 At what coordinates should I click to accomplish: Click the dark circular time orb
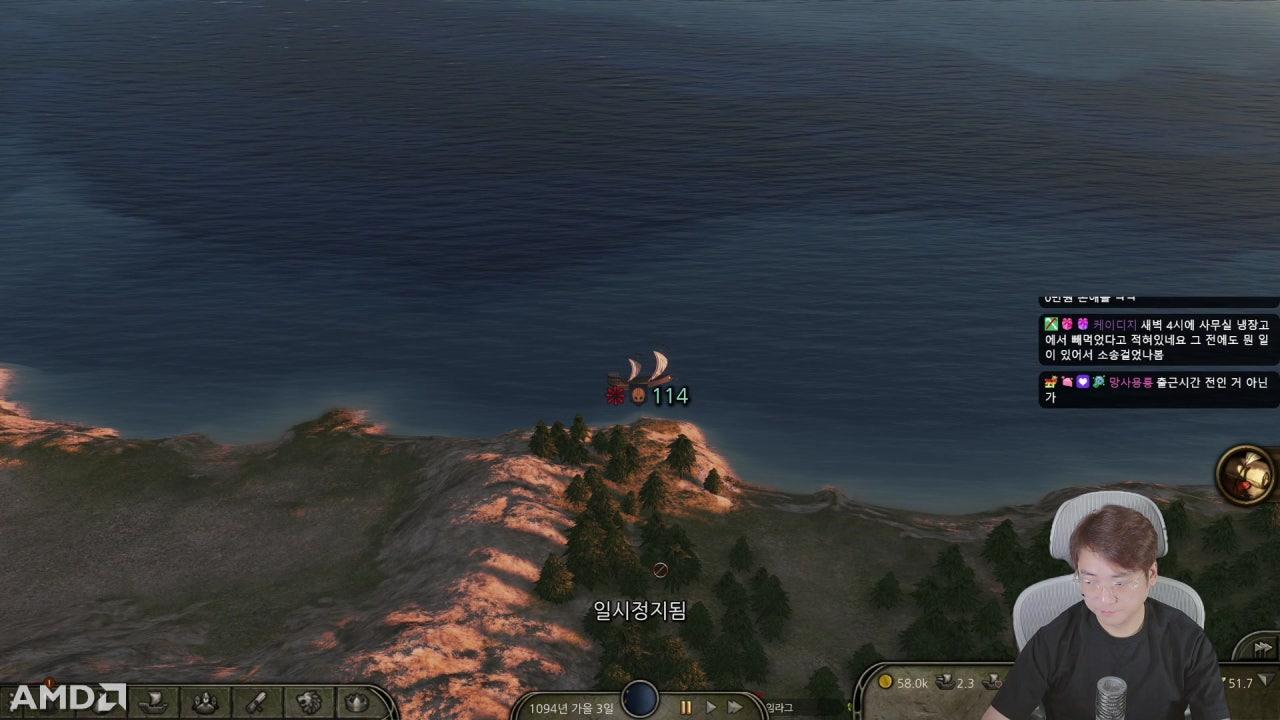pos(638,700)
